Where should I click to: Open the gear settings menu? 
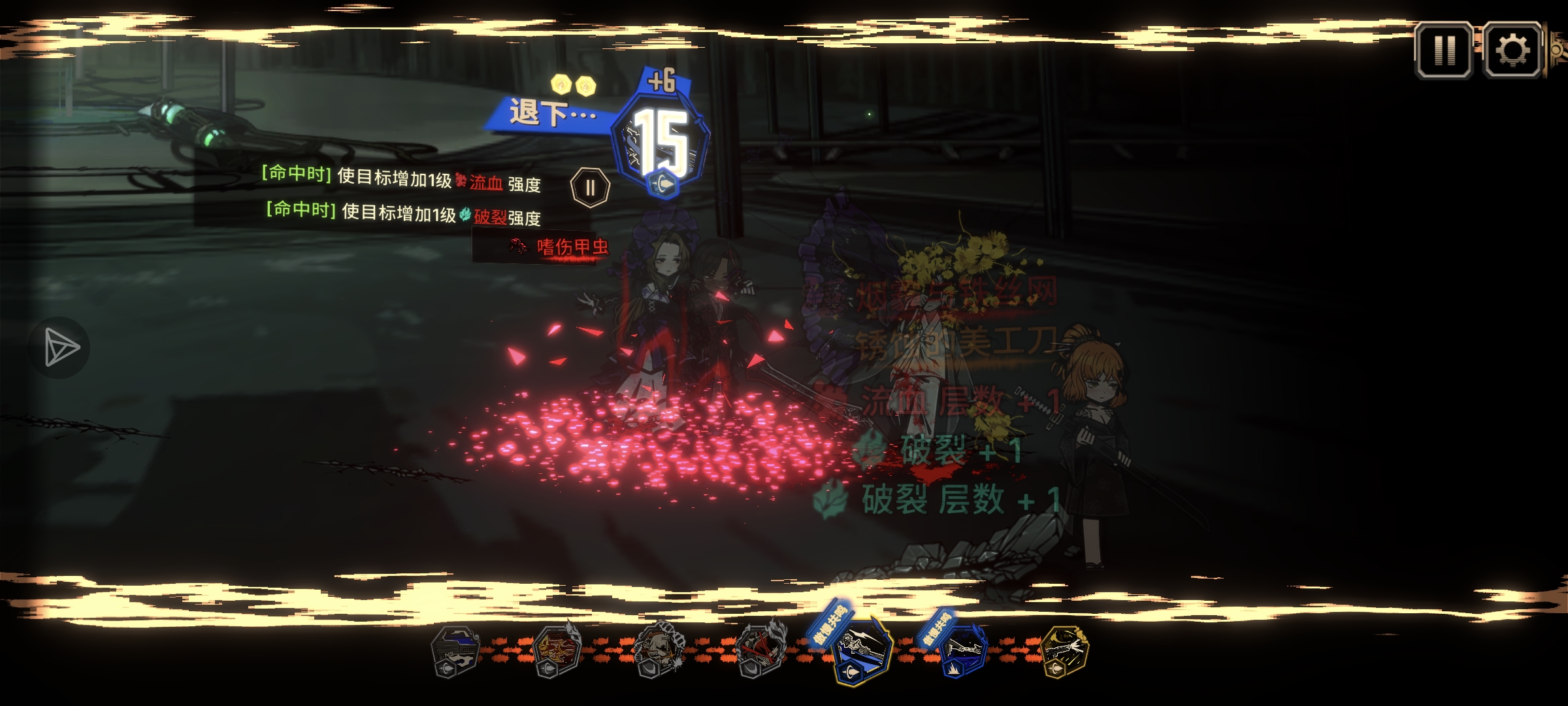tap(1512, 50)
